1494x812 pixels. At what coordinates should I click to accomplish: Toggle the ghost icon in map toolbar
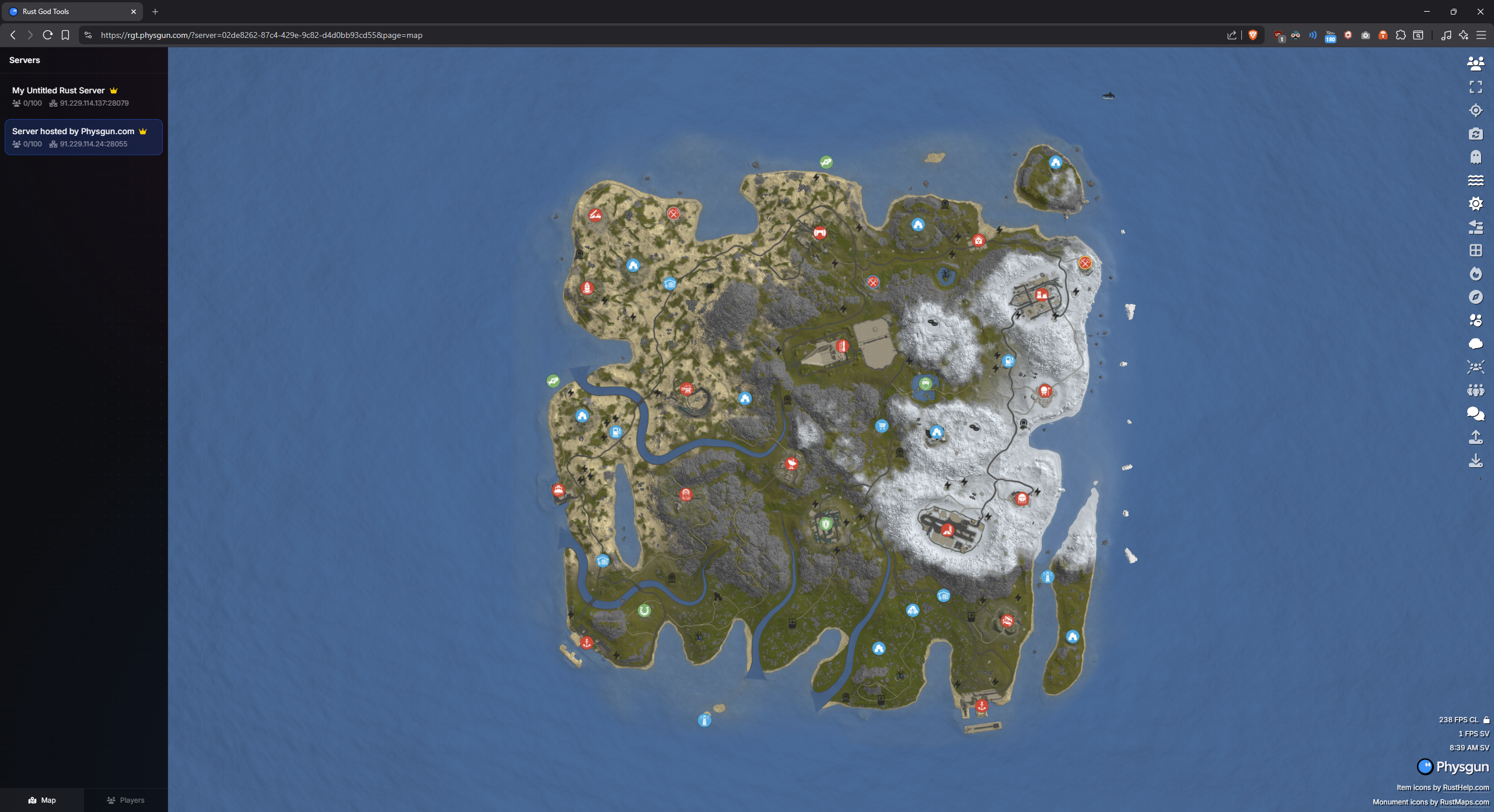coord(1475,157)
